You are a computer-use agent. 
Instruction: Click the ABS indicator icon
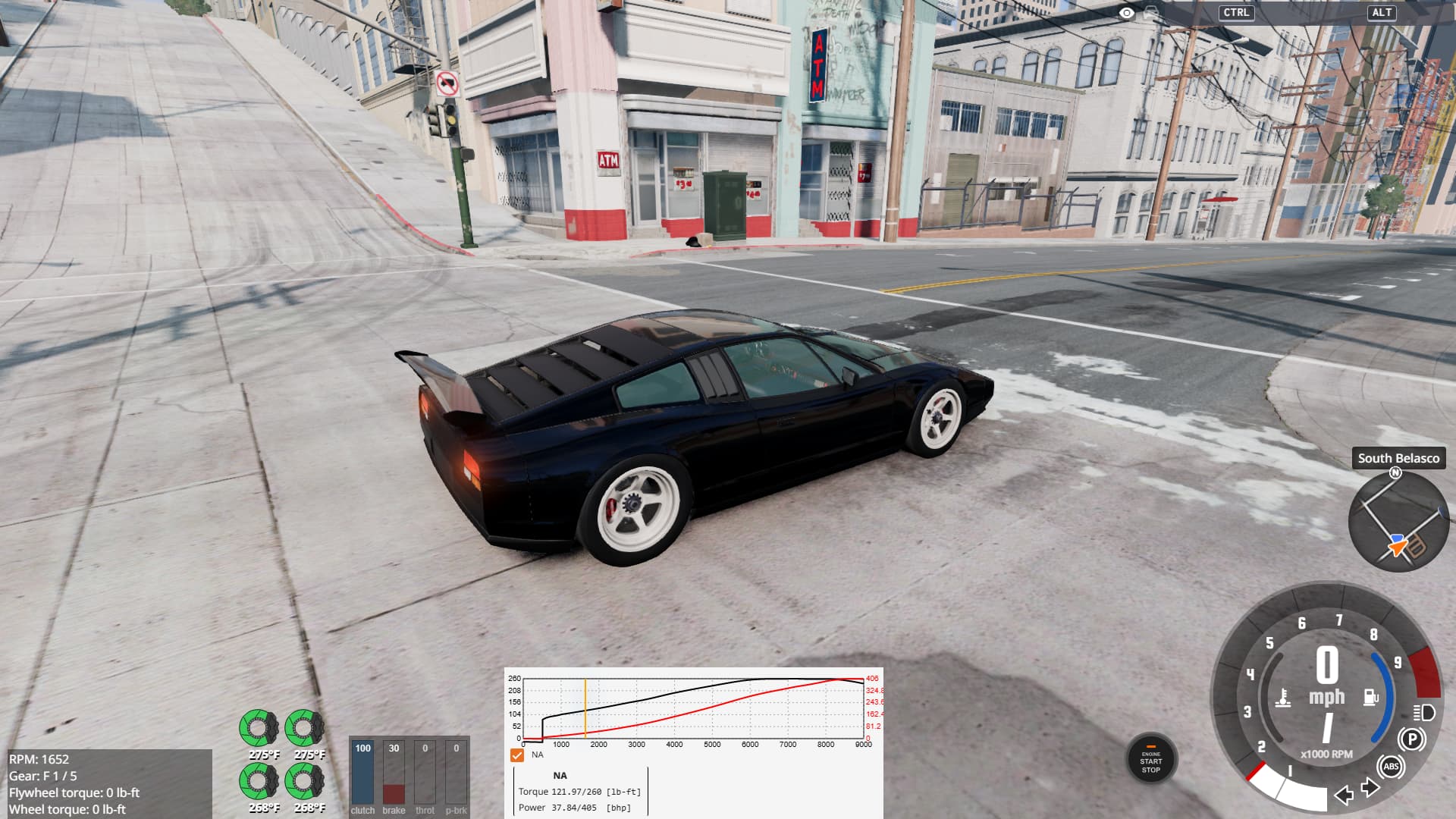pyautogui.click(x=1391, y=767)
